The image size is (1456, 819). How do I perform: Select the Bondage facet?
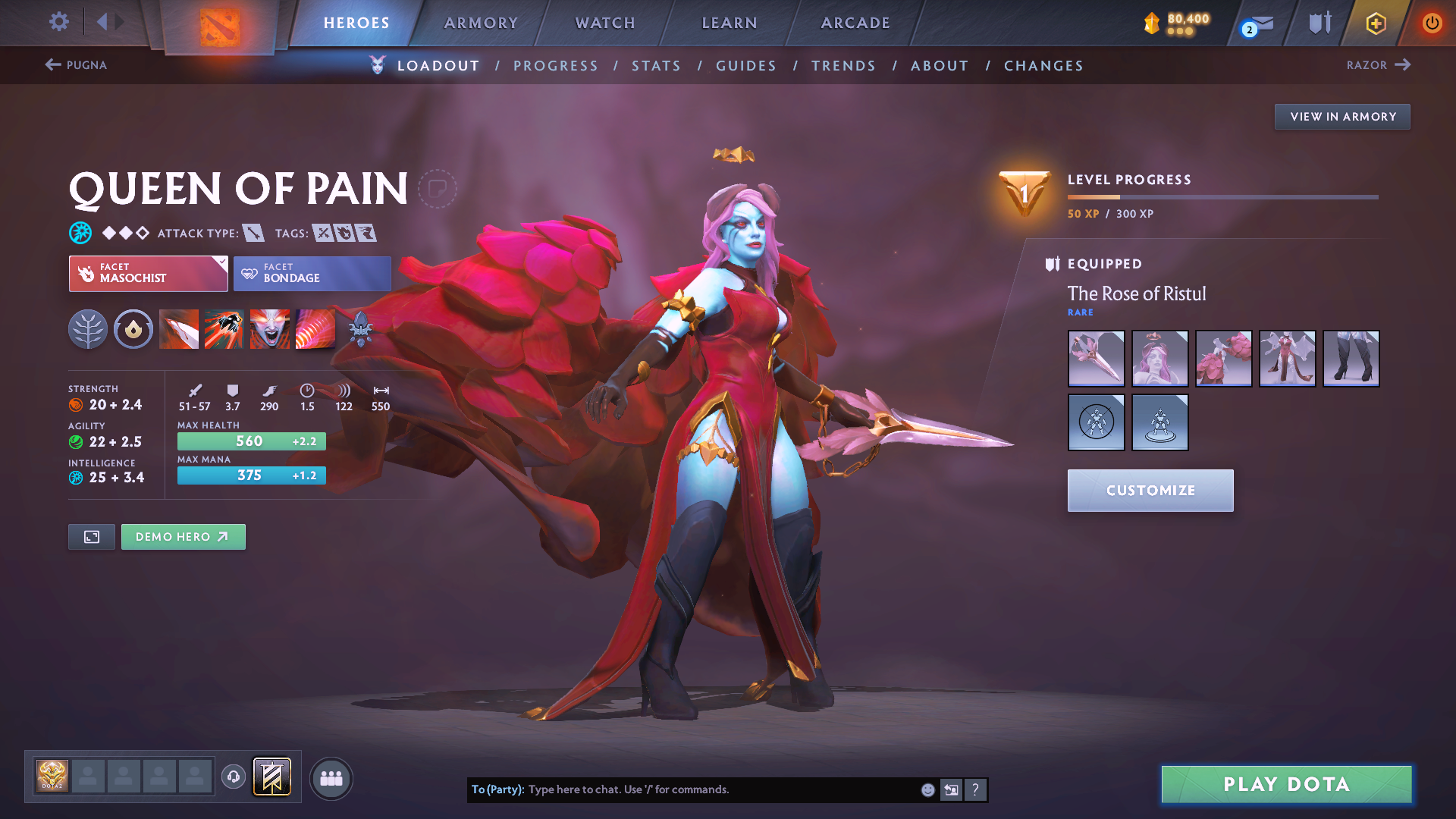312,274
